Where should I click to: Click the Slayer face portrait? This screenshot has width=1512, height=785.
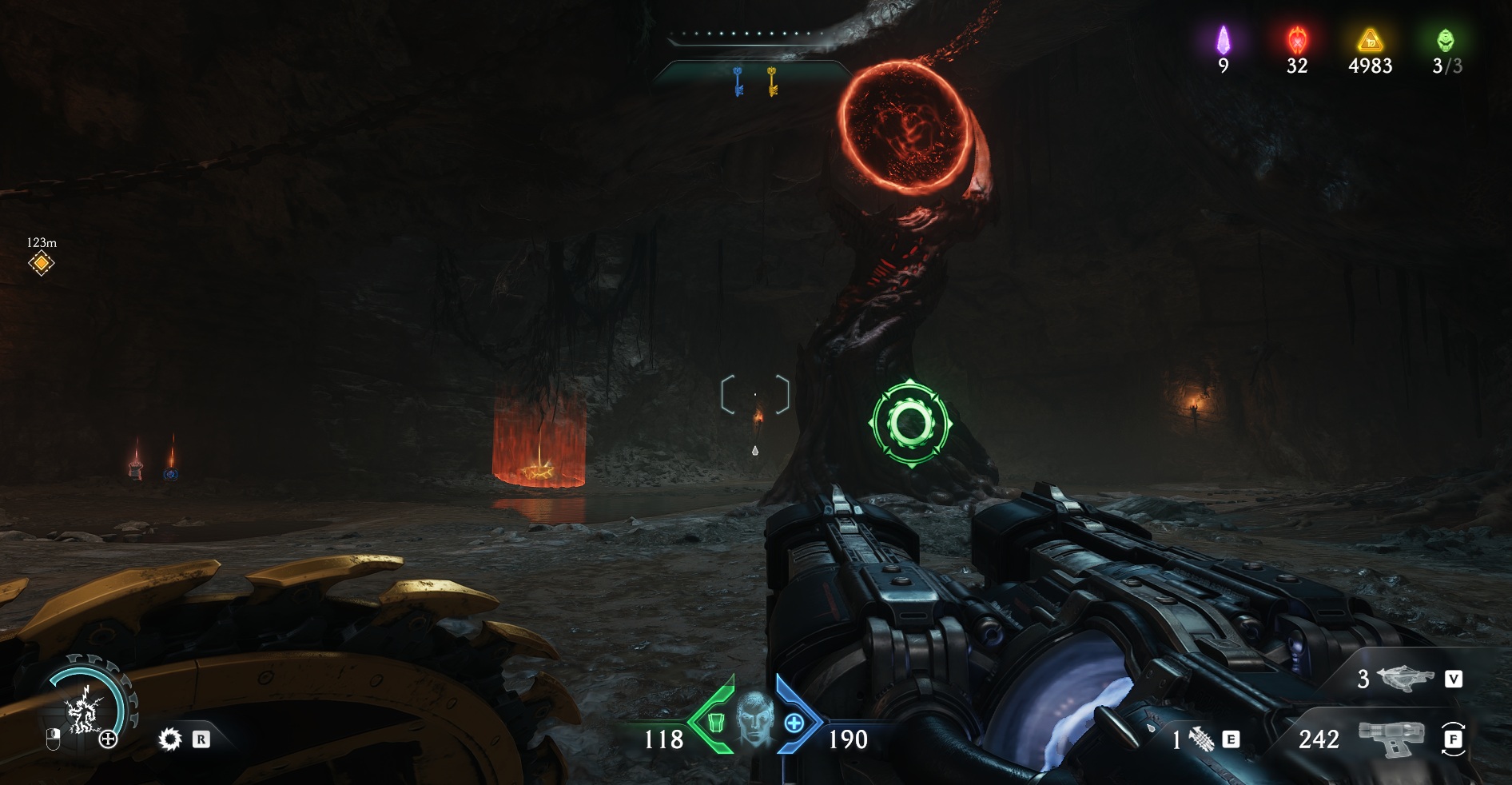[x=754, y=723]
